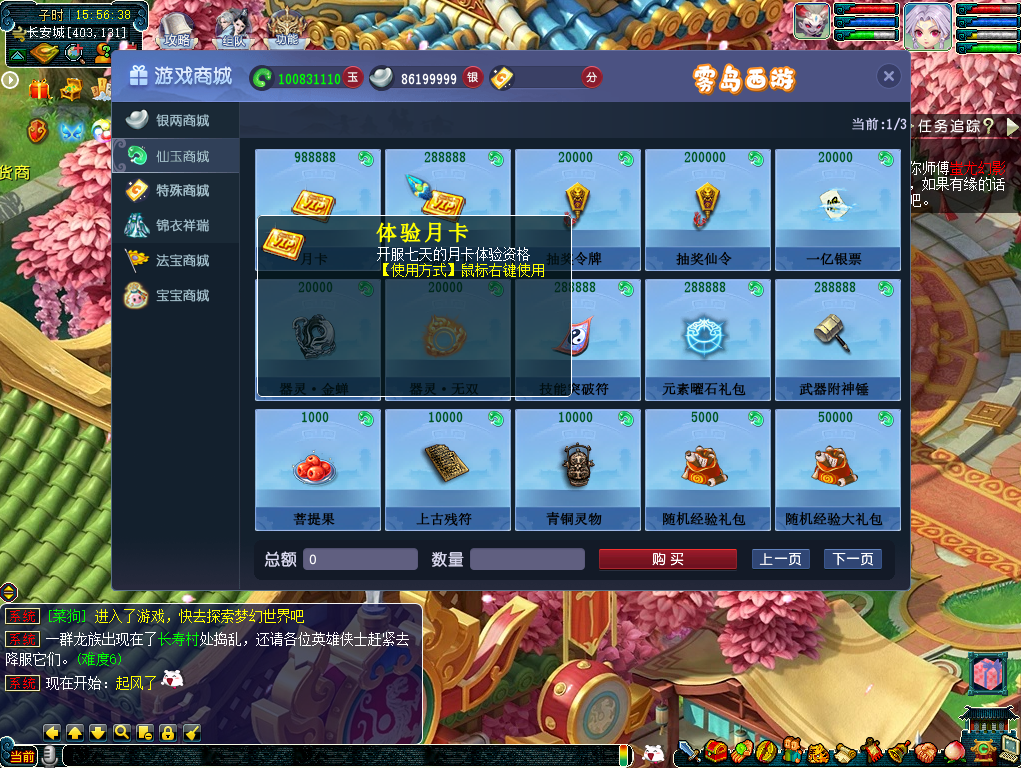Select the 一亿银票 shop item
Image resolution: width=1021 pixels, height=768 pixels.
point(837,210)
